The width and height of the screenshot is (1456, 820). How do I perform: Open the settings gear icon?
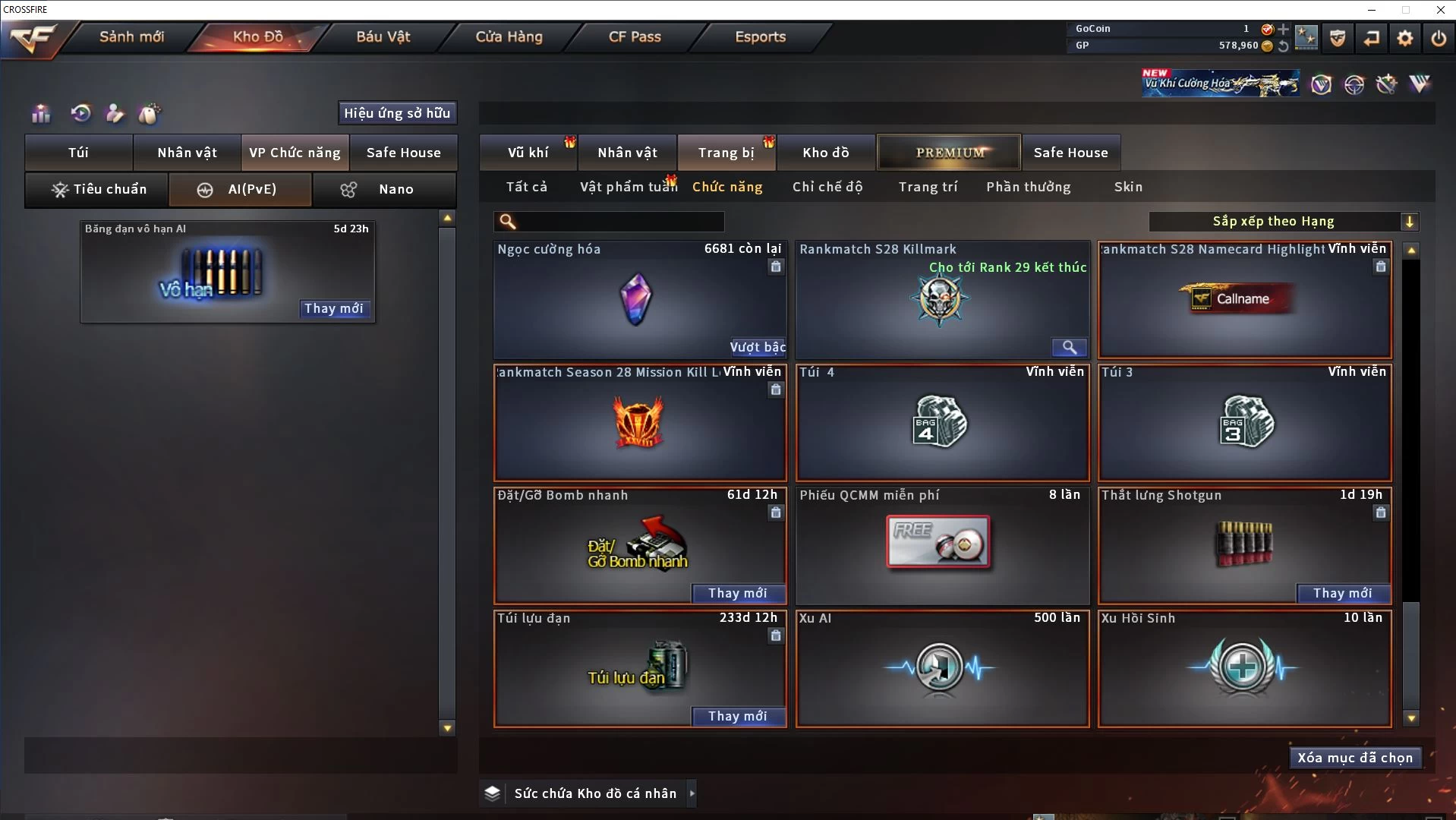click(x=1404, y=37)
